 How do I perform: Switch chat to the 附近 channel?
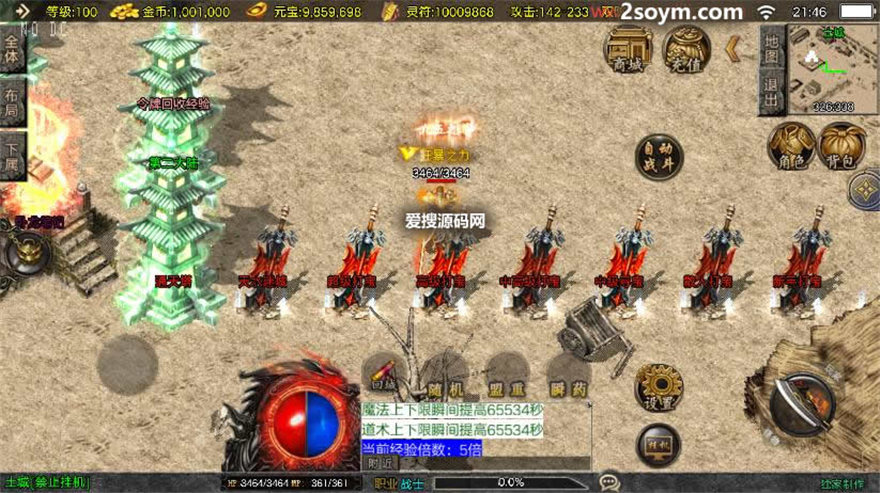(379, 463)
